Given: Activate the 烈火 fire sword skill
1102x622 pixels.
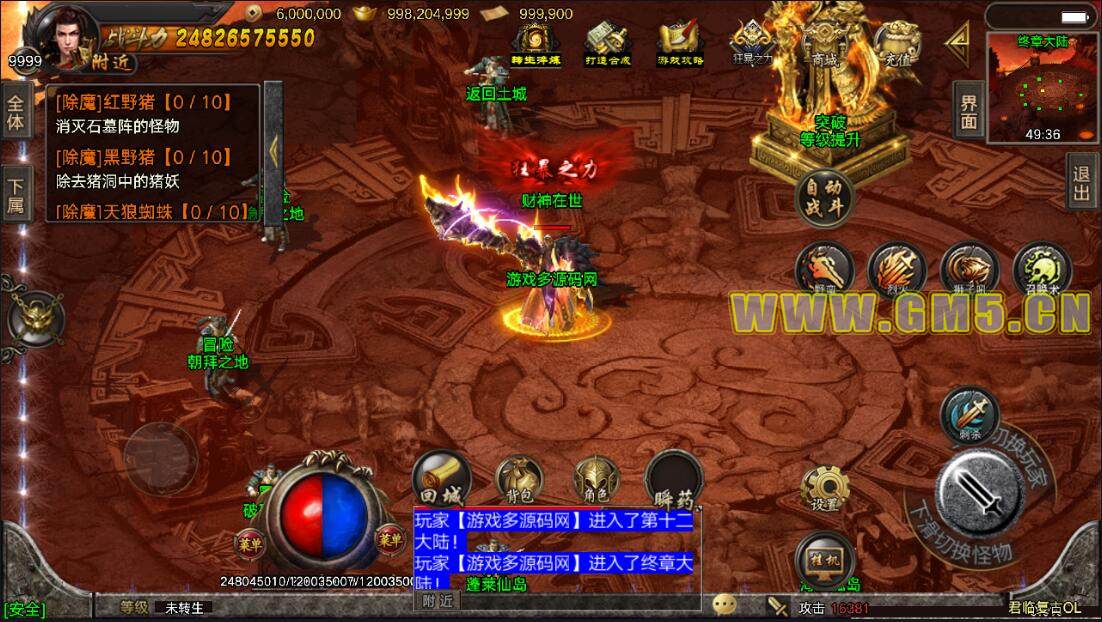Looking at the screenshot, I should tap(896, 270).
